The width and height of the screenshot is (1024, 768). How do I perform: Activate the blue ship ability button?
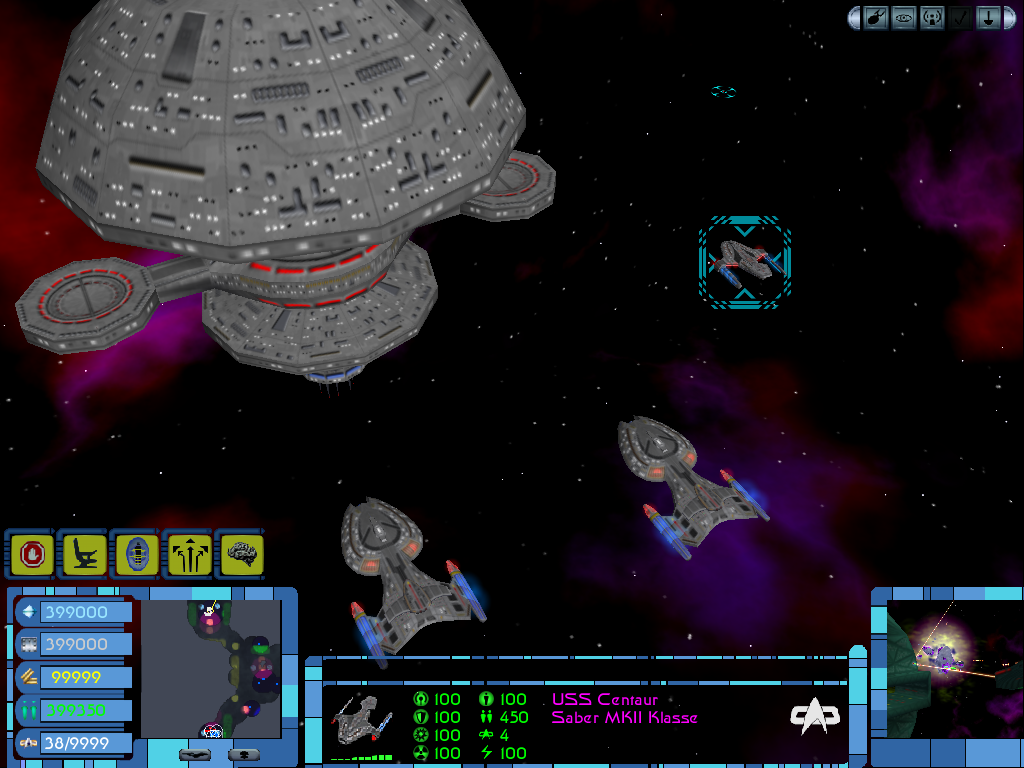[x=136, y=553]
